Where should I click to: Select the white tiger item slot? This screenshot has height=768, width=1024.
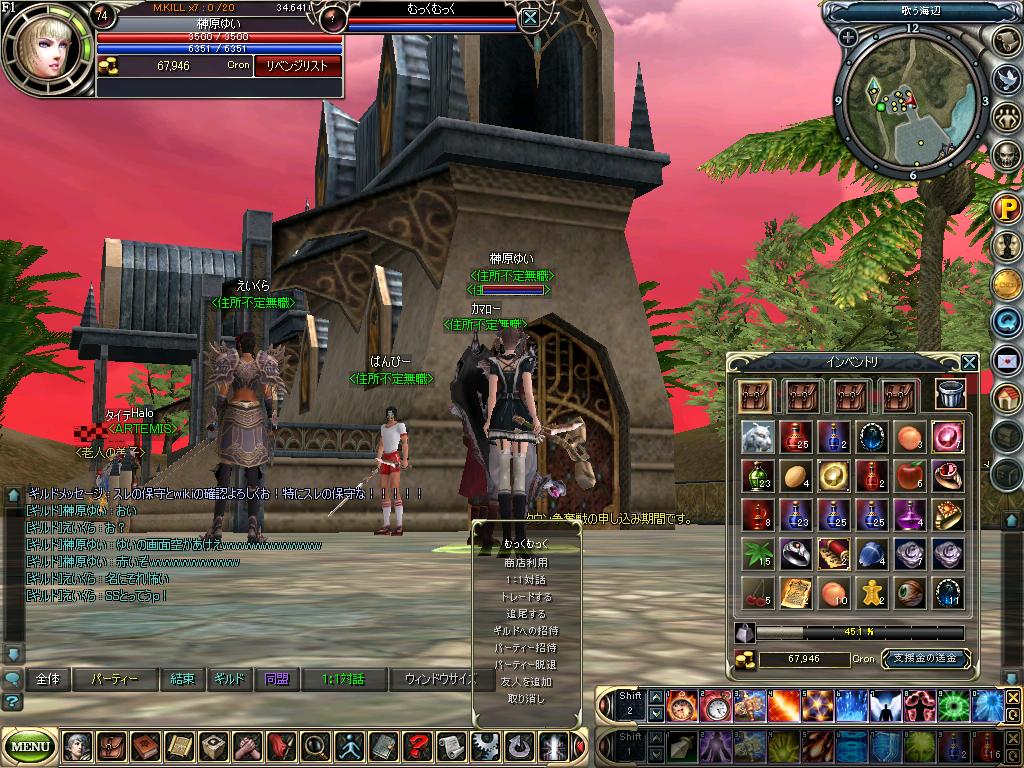coord(758,437)
